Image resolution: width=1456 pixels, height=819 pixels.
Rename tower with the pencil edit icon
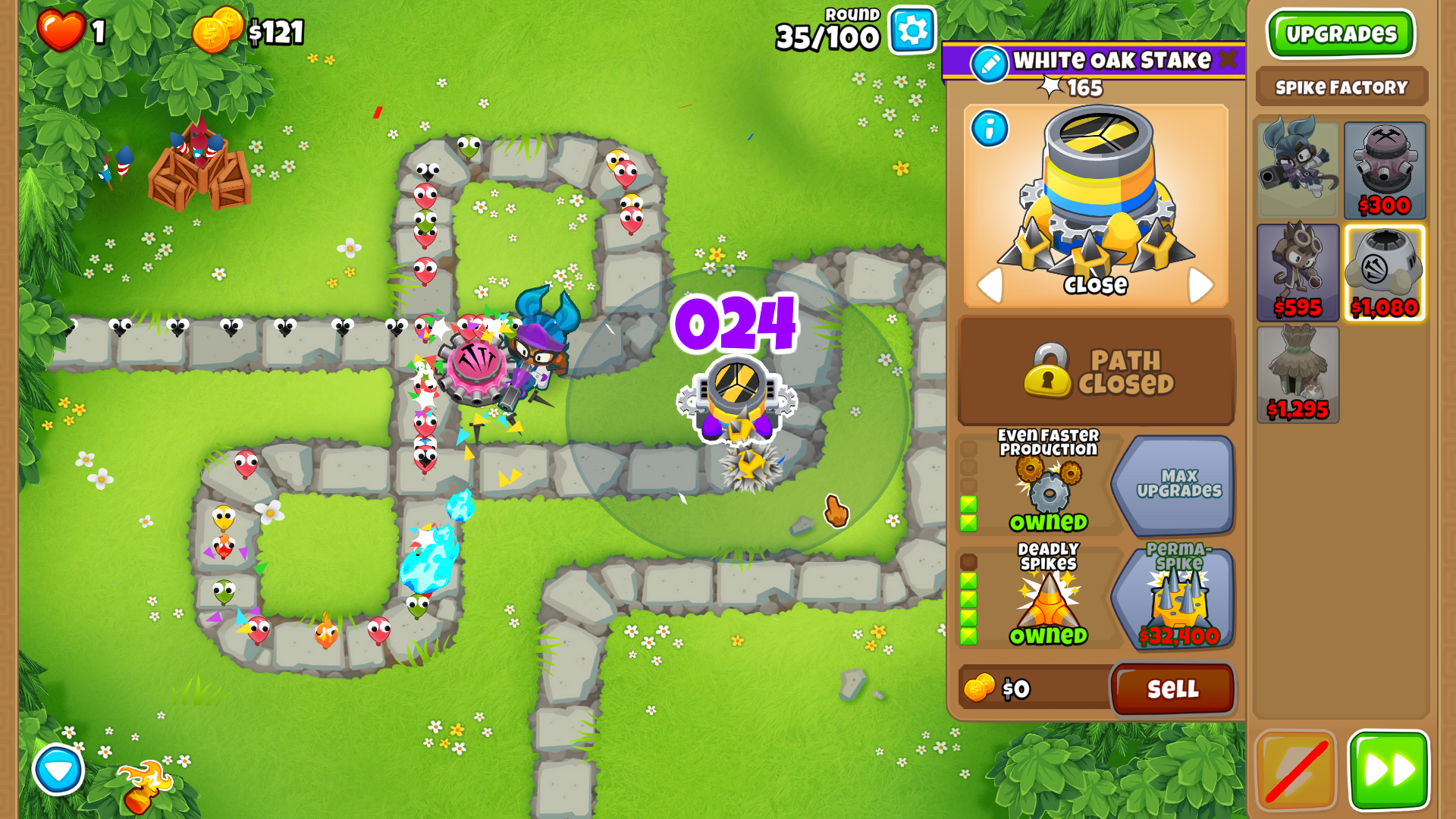pos(989,64)
